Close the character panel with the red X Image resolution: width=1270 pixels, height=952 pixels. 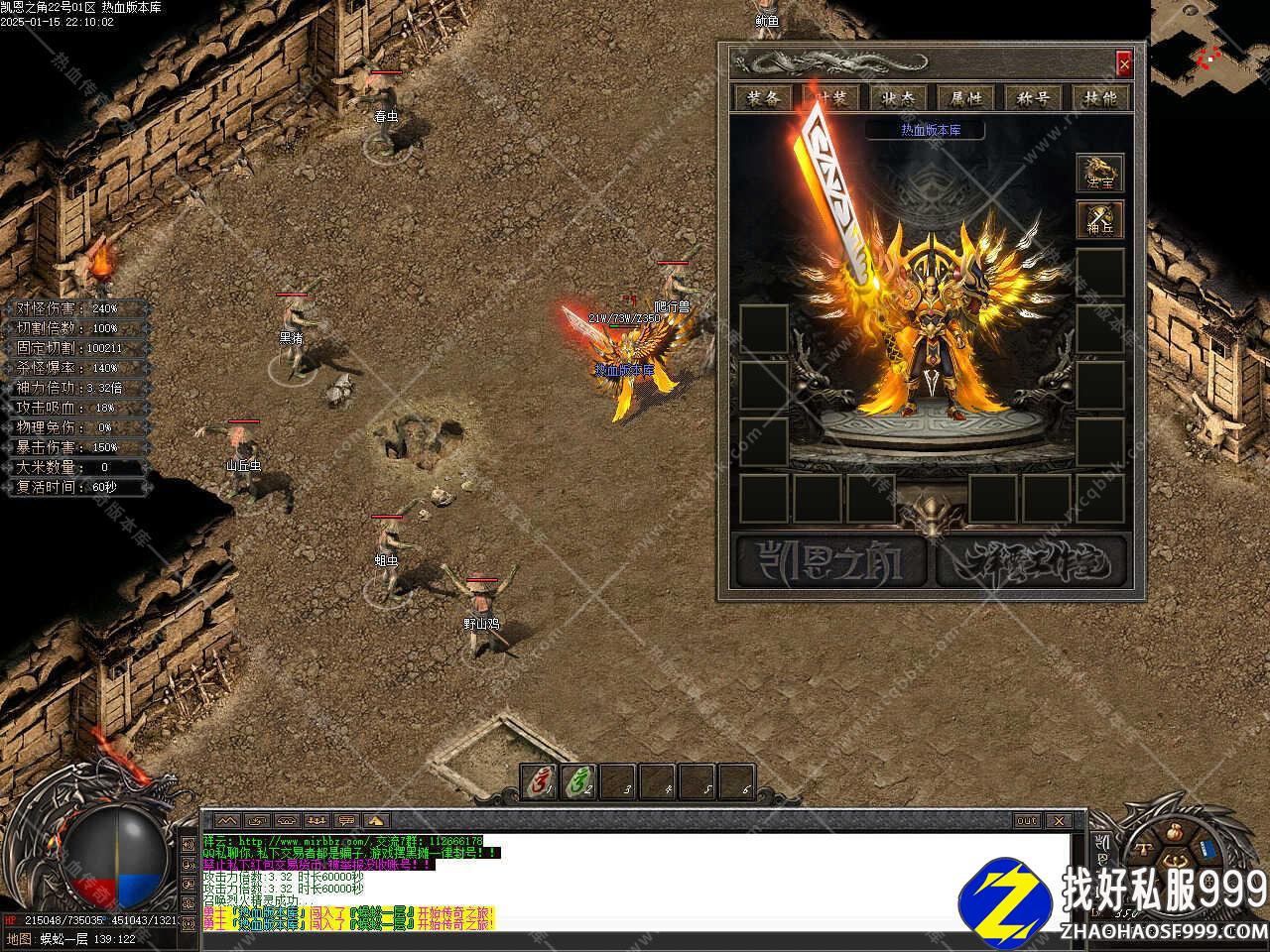point(1123,64)
